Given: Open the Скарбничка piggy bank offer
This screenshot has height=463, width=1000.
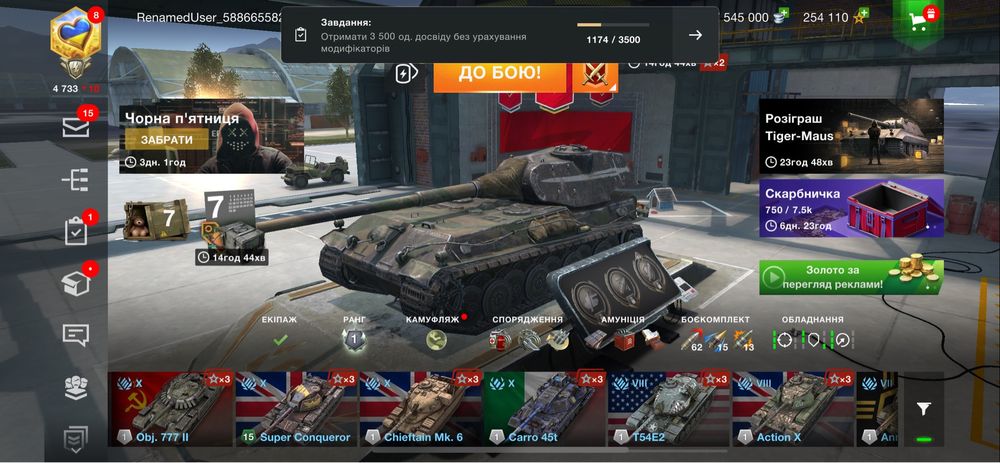Looking at the screenshot, I should pos(851,207).
